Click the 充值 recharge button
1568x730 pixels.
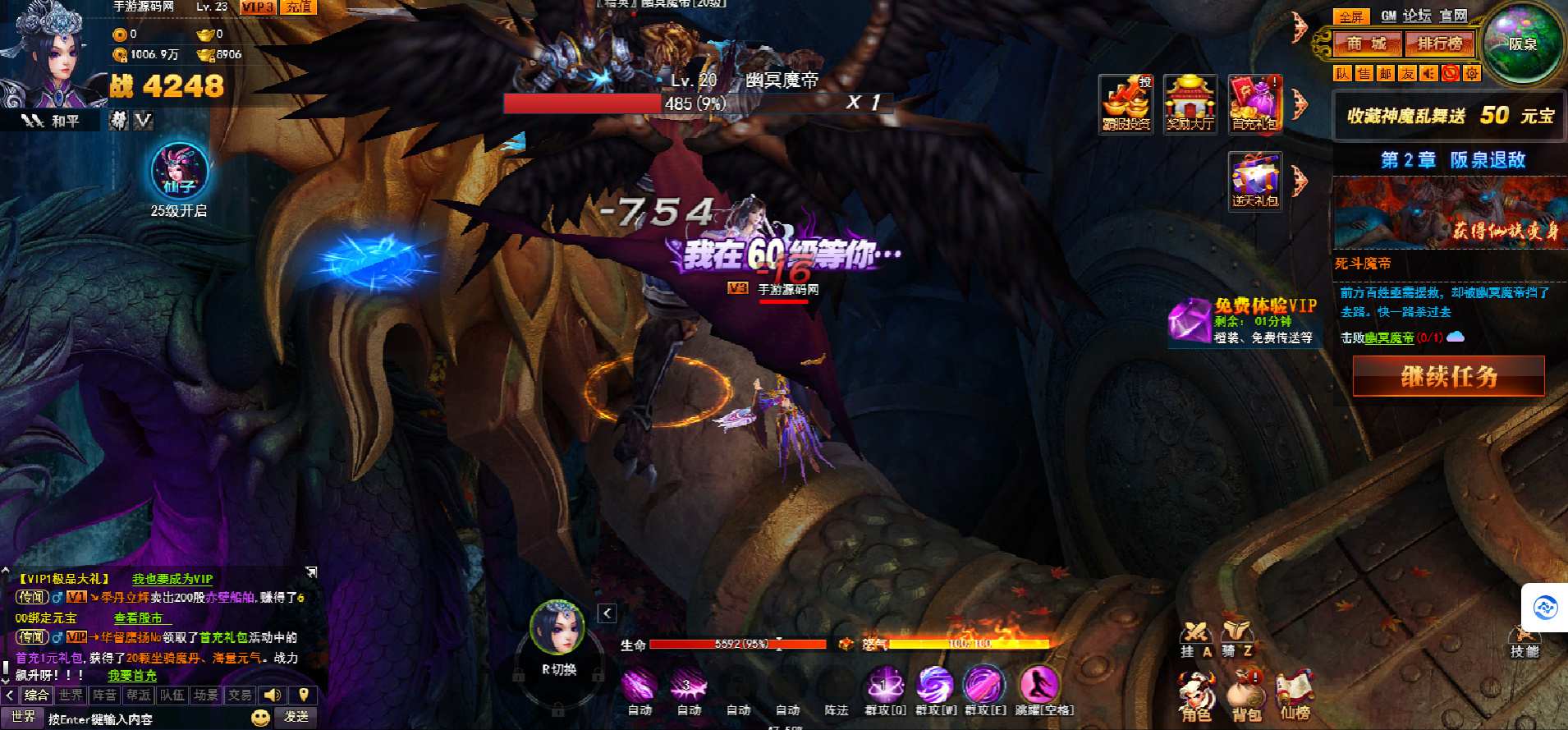299,7
